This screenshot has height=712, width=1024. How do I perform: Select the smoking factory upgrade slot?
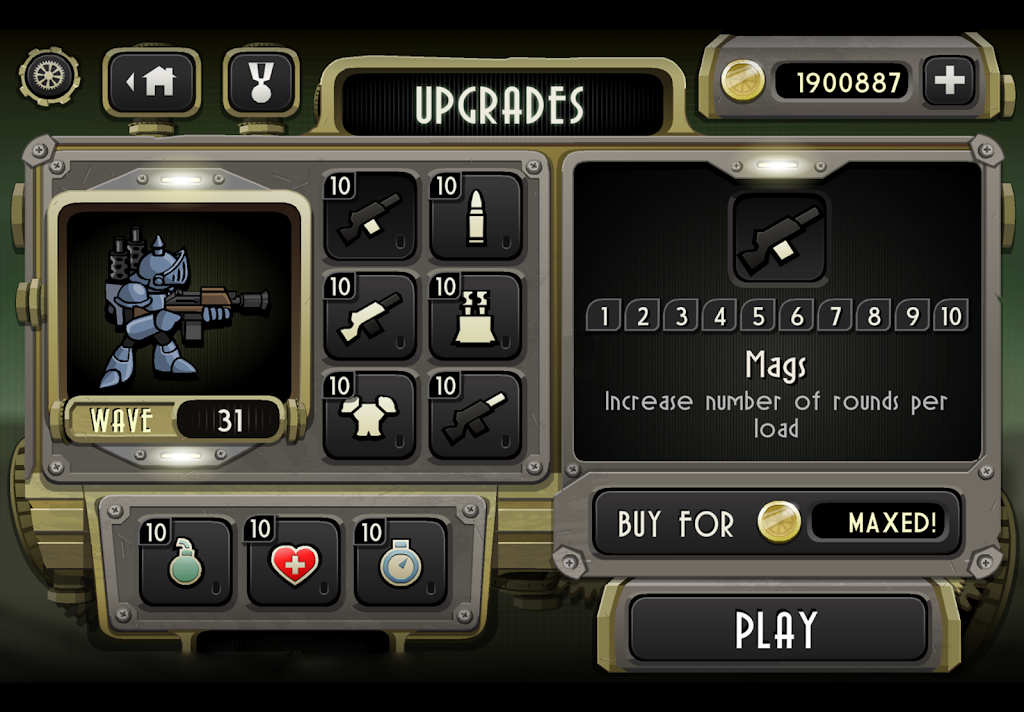476,317
